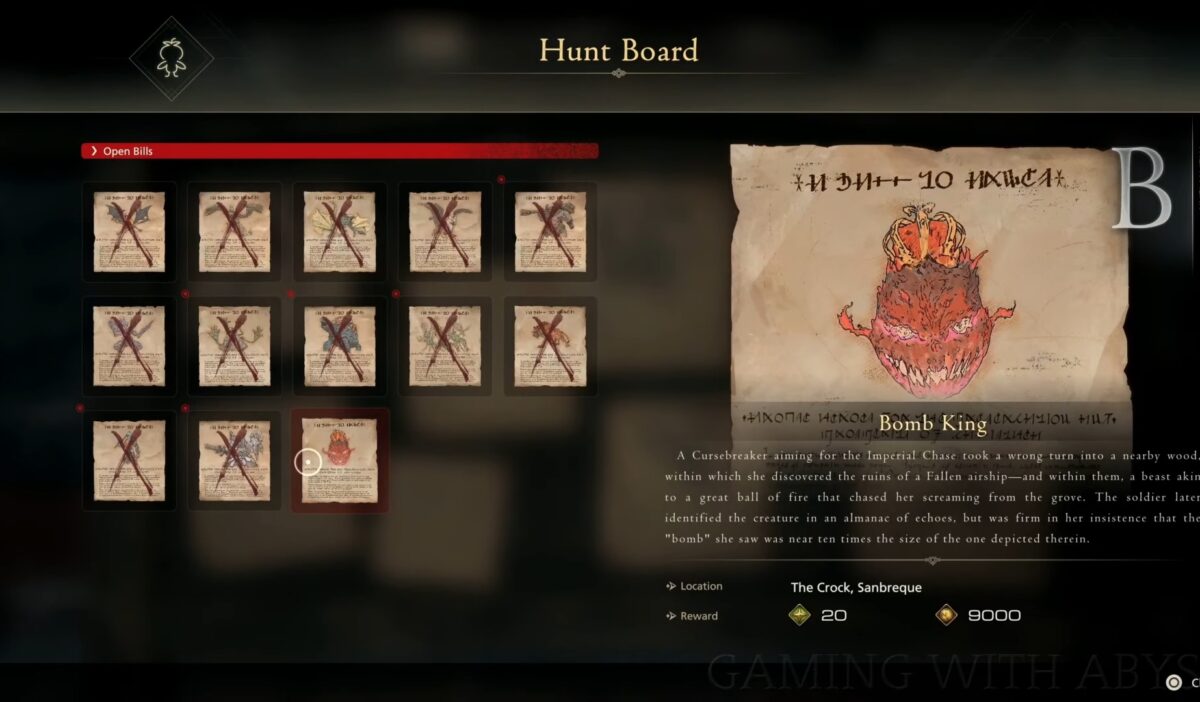The image size is (1200, 702).
Task: Choose the crossed-out bill showing an orange beast
Action: [x=550, y=346]
